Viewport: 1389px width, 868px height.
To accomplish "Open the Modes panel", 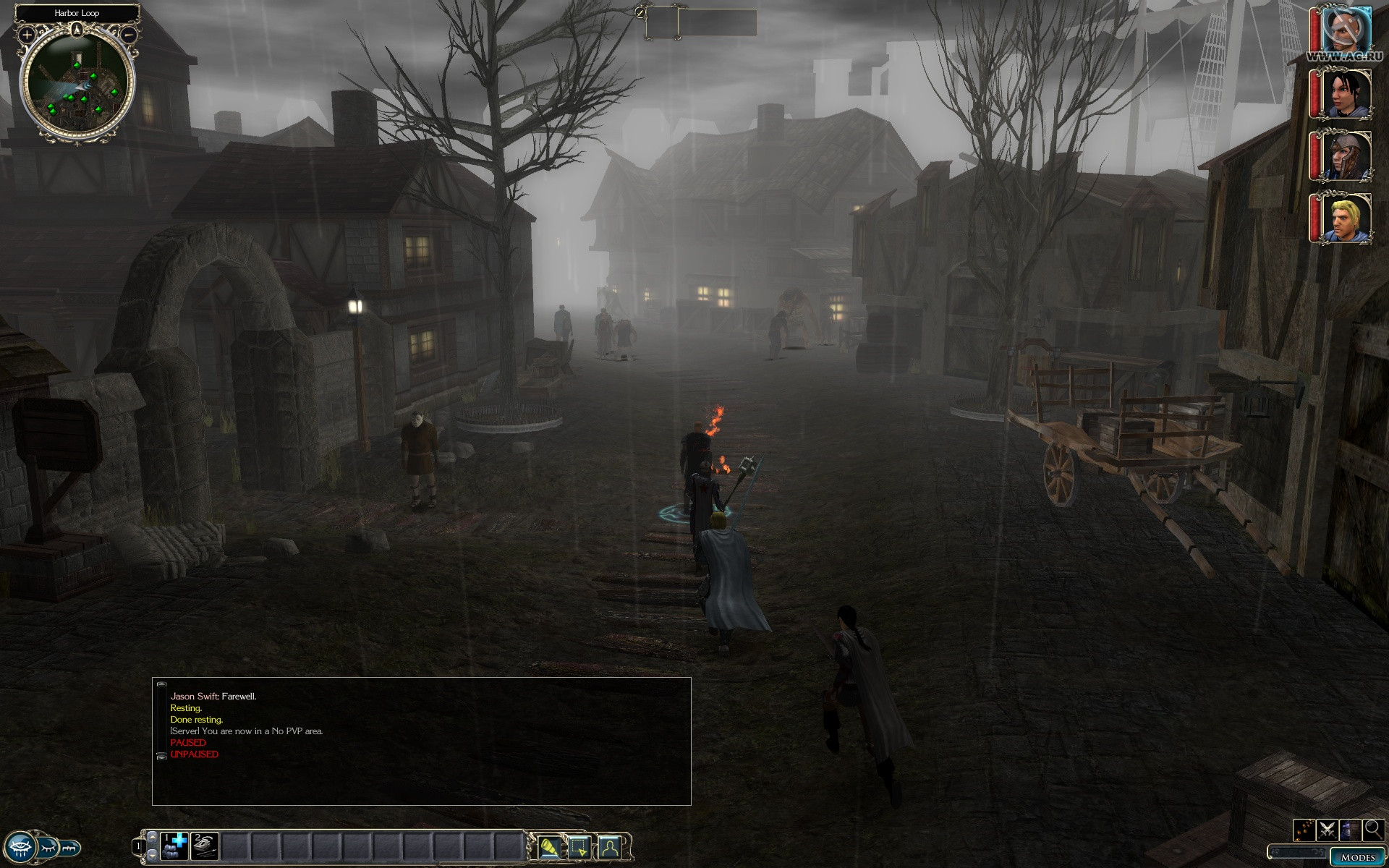I will (1357, 857).
